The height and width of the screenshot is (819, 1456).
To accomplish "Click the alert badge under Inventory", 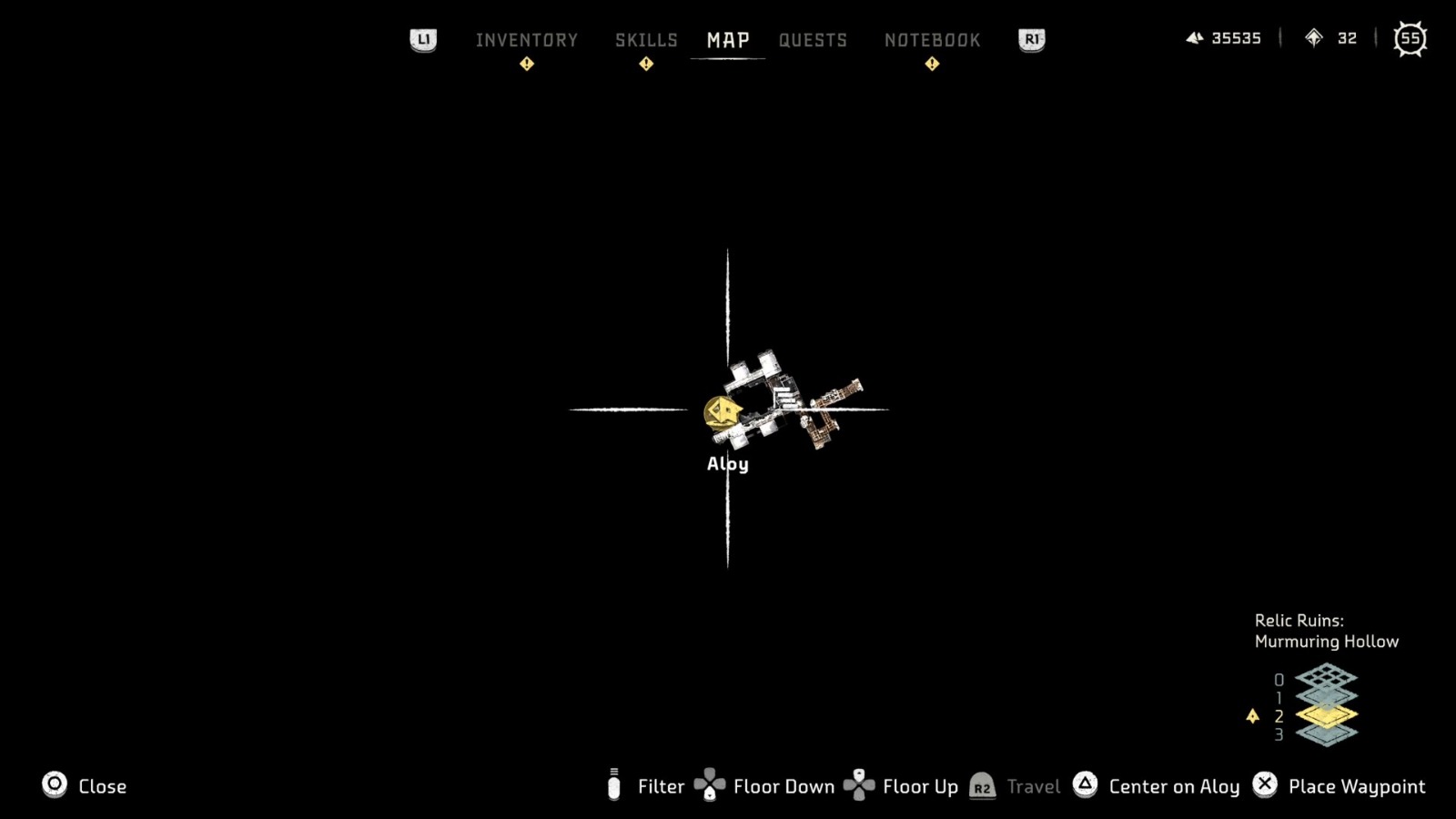I will (x=526, y=64).
